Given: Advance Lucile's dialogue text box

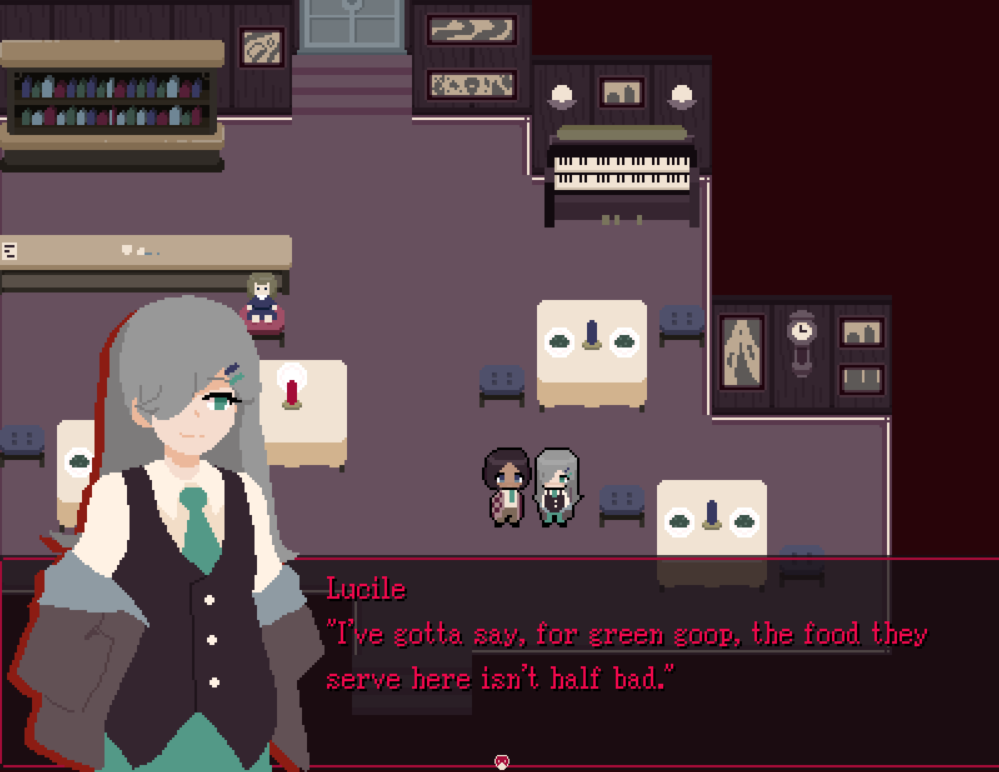Looking at the screenshot, I should pyautogui.click(x=625, y=656).
